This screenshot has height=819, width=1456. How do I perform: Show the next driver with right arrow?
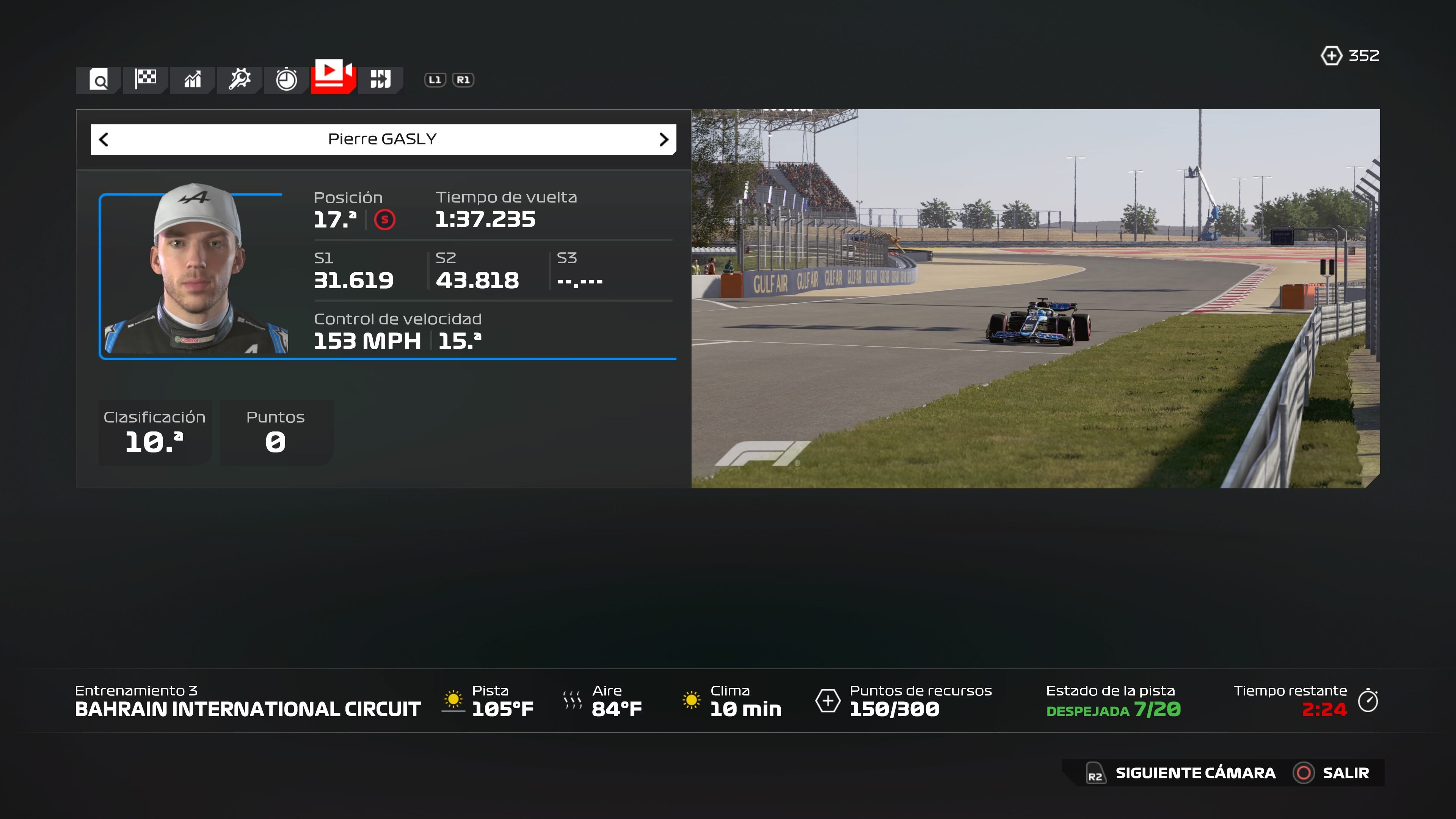[x=664, y=140]
